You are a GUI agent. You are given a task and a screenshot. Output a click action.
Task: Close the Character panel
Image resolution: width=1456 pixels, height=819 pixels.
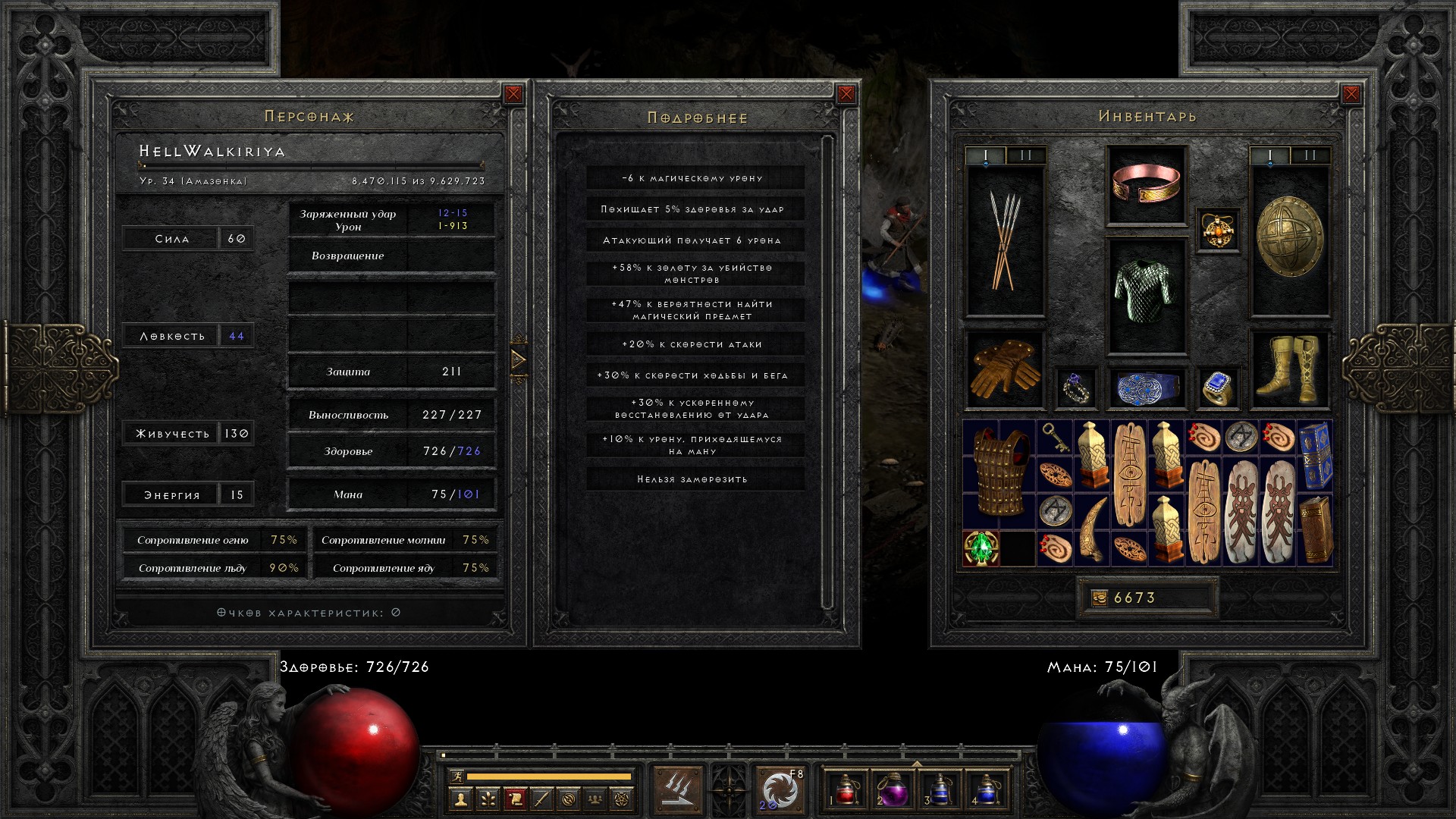click(513, 94)
